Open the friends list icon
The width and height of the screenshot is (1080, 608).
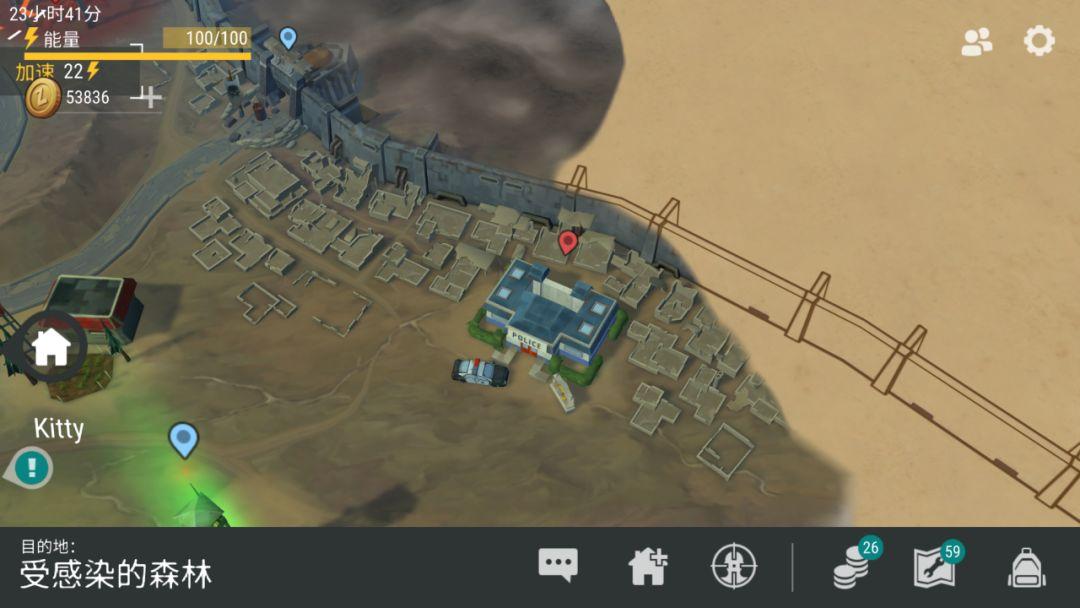[976, 41]
